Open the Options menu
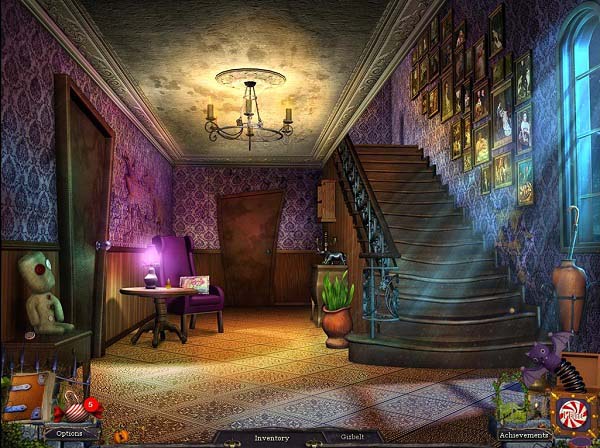Viewport: 600px width, 448px height. click(x=69, y=433)
